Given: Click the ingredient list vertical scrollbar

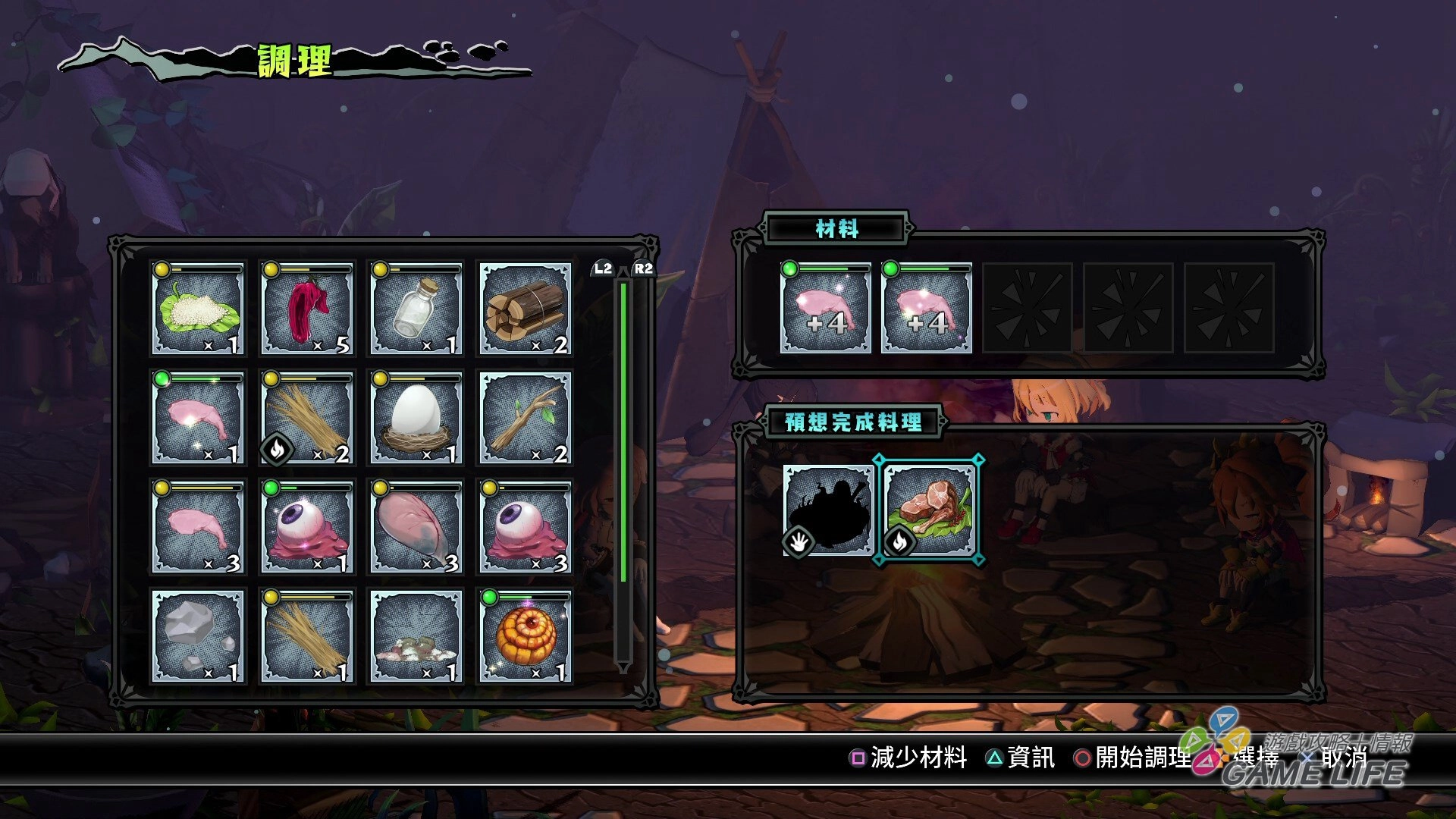Looking at the screenshot, I should [623, 470].
